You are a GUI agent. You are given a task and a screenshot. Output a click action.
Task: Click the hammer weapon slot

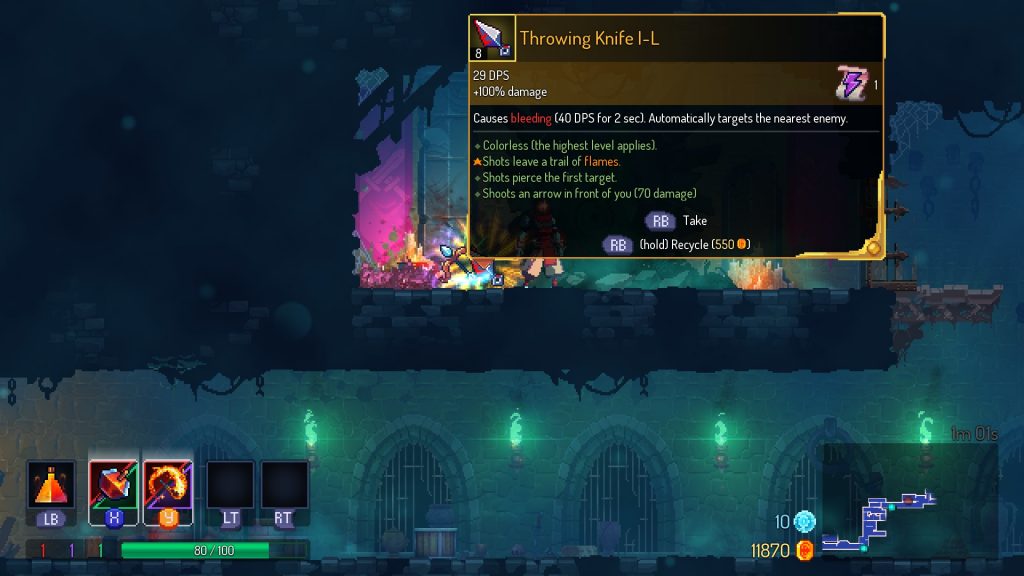click(x=113, y=485)
